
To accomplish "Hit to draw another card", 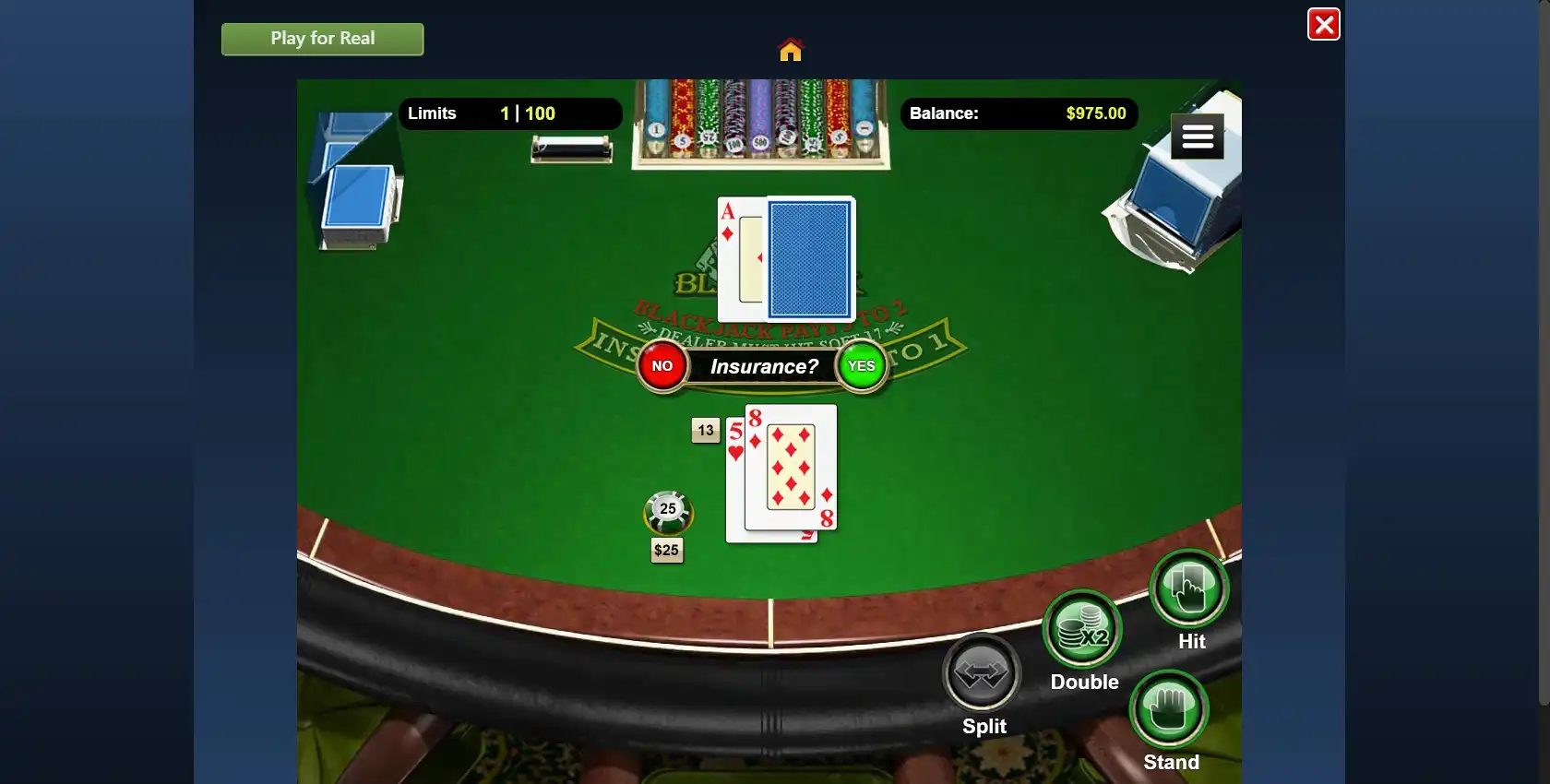I will pyautogui.click(x=1189, y=588).
